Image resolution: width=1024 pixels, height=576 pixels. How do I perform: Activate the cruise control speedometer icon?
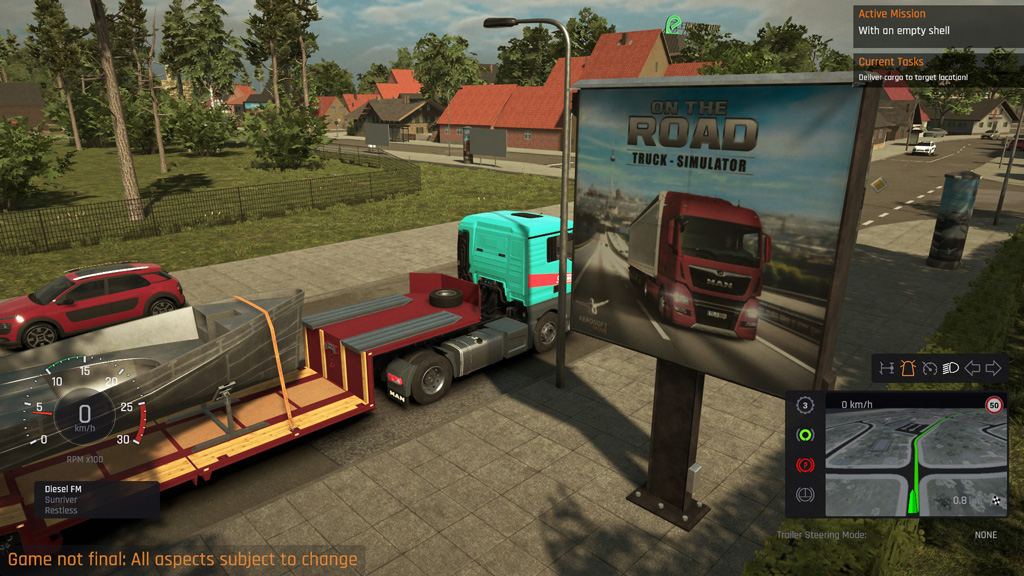[x=929, y=368]
